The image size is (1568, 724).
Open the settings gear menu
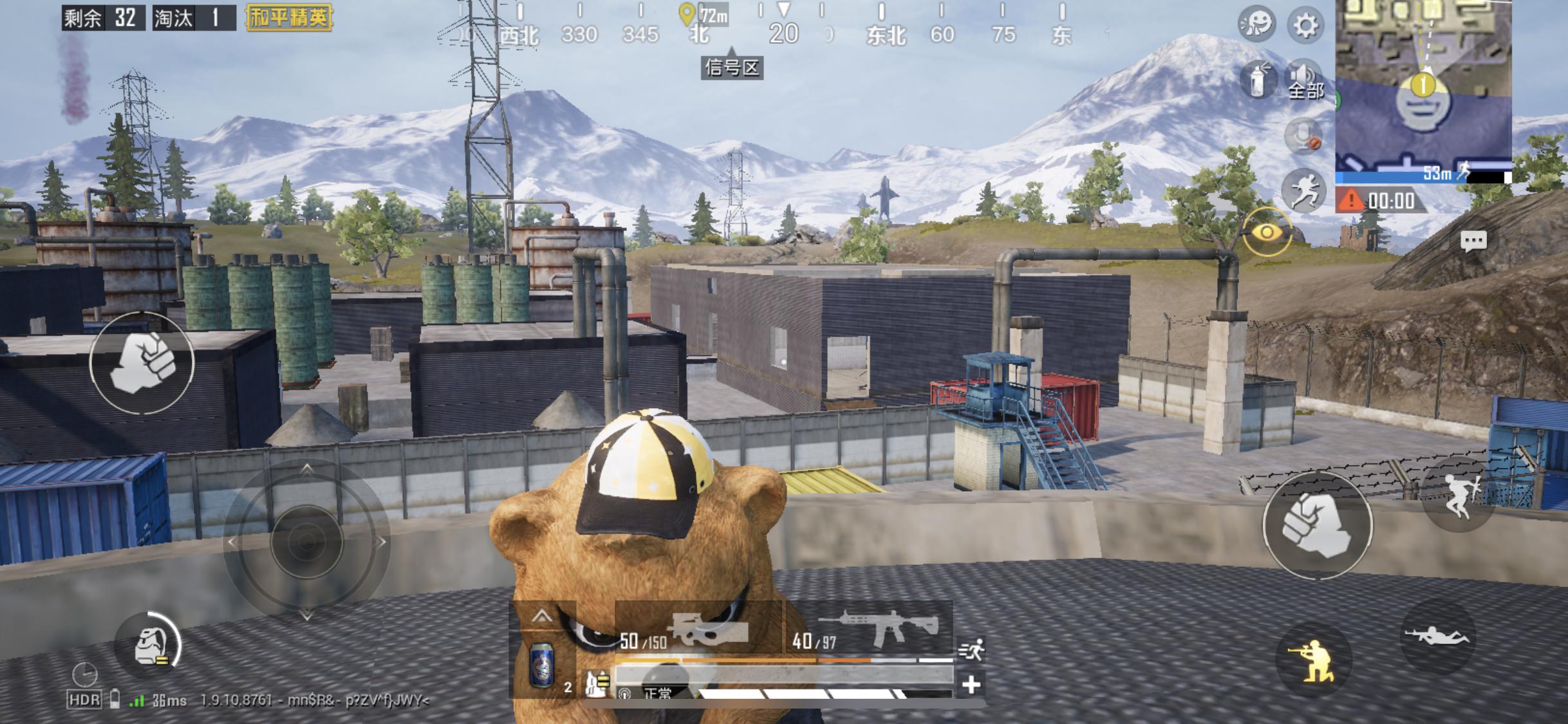point(1305,26)
